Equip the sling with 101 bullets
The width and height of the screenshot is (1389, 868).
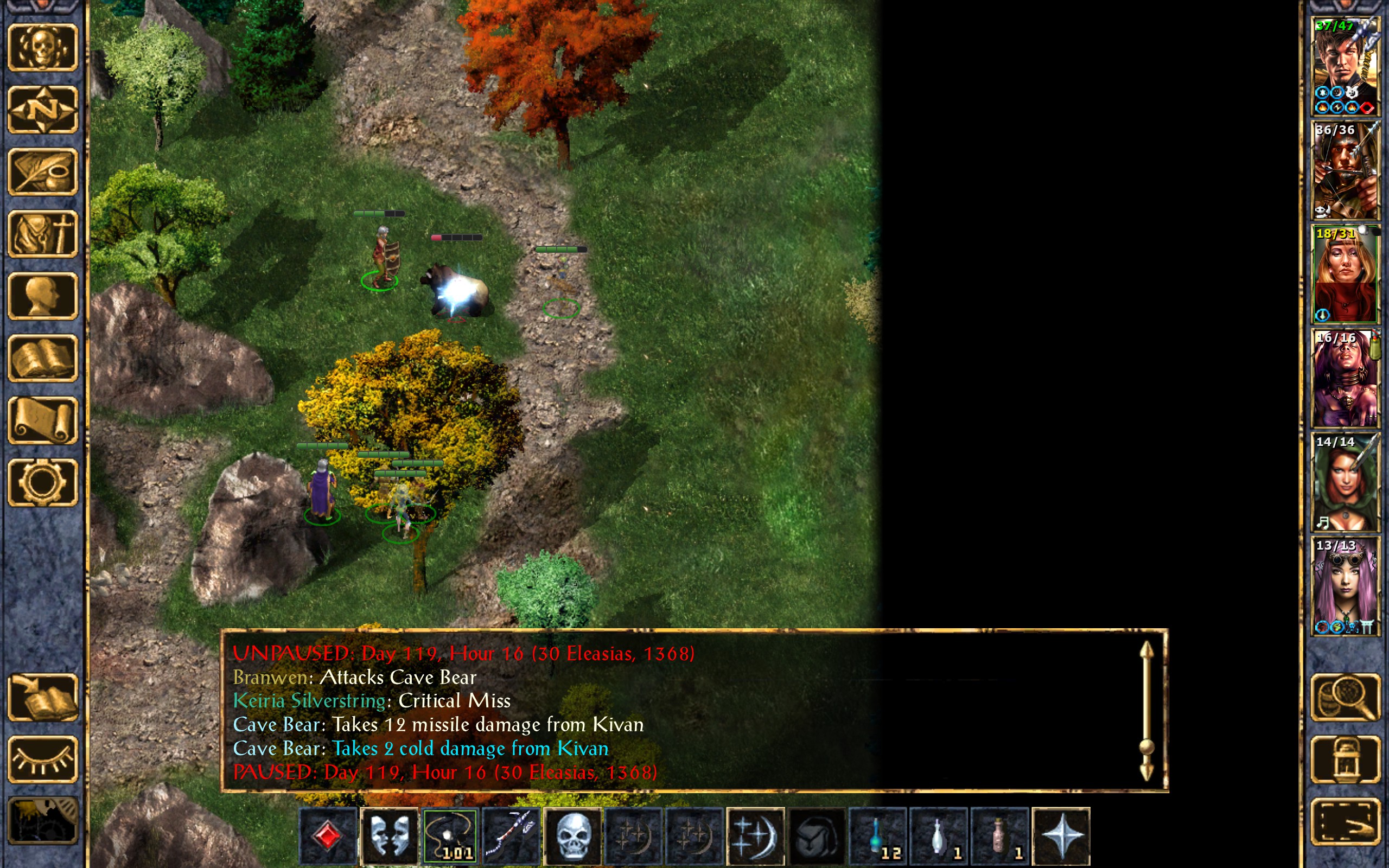tap(450, 836)
